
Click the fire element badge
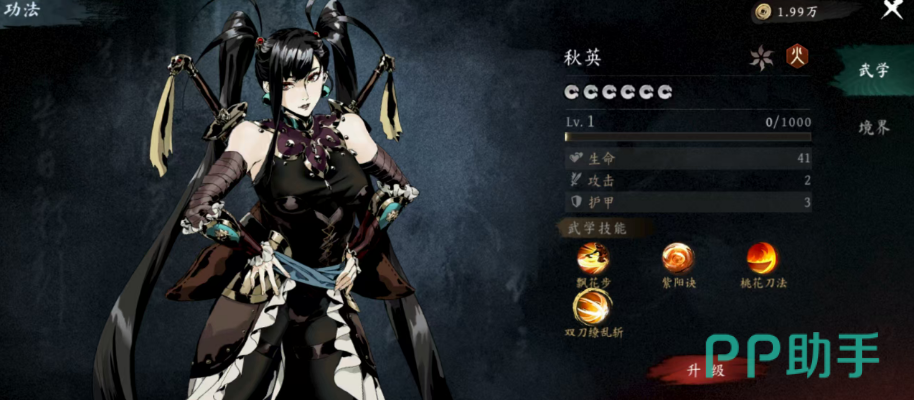point(797,56)
